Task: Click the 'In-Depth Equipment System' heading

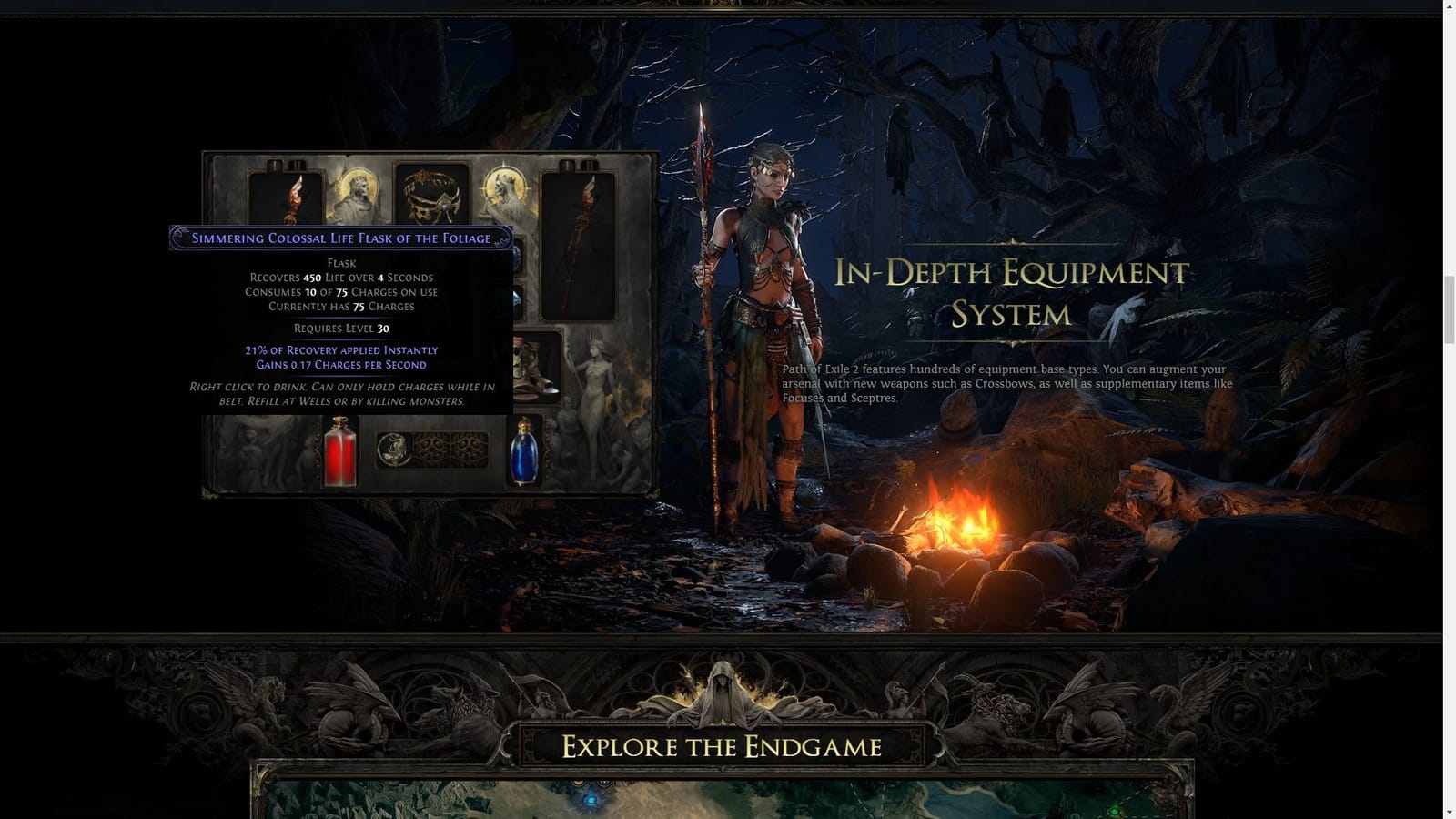Action: tap(1013, 293)
